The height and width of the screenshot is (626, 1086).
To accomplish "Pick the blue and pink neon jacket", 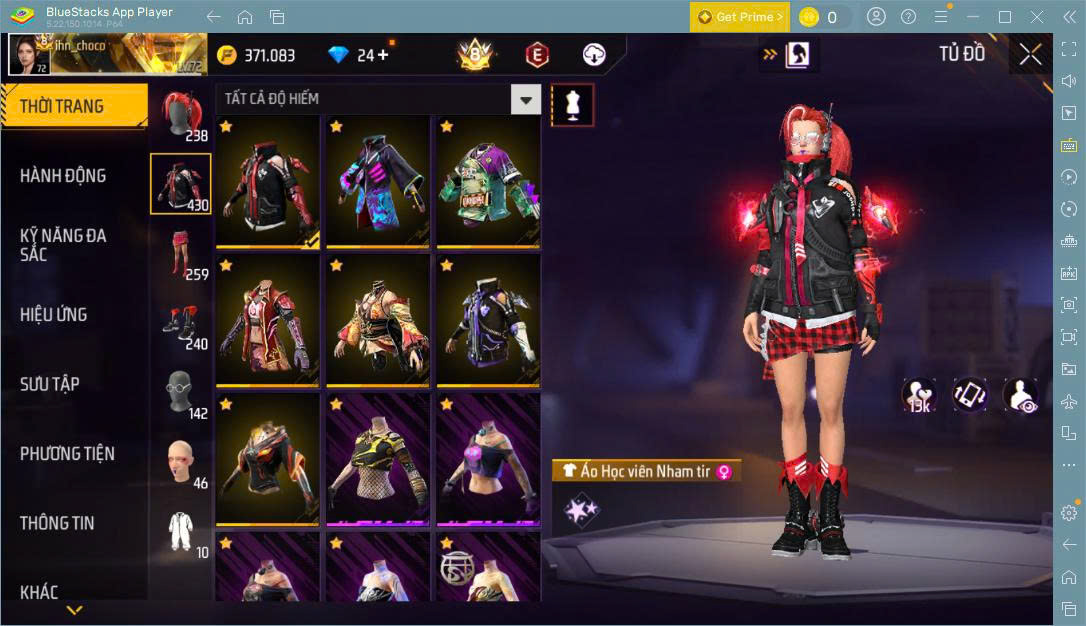I will click(378, 182).
